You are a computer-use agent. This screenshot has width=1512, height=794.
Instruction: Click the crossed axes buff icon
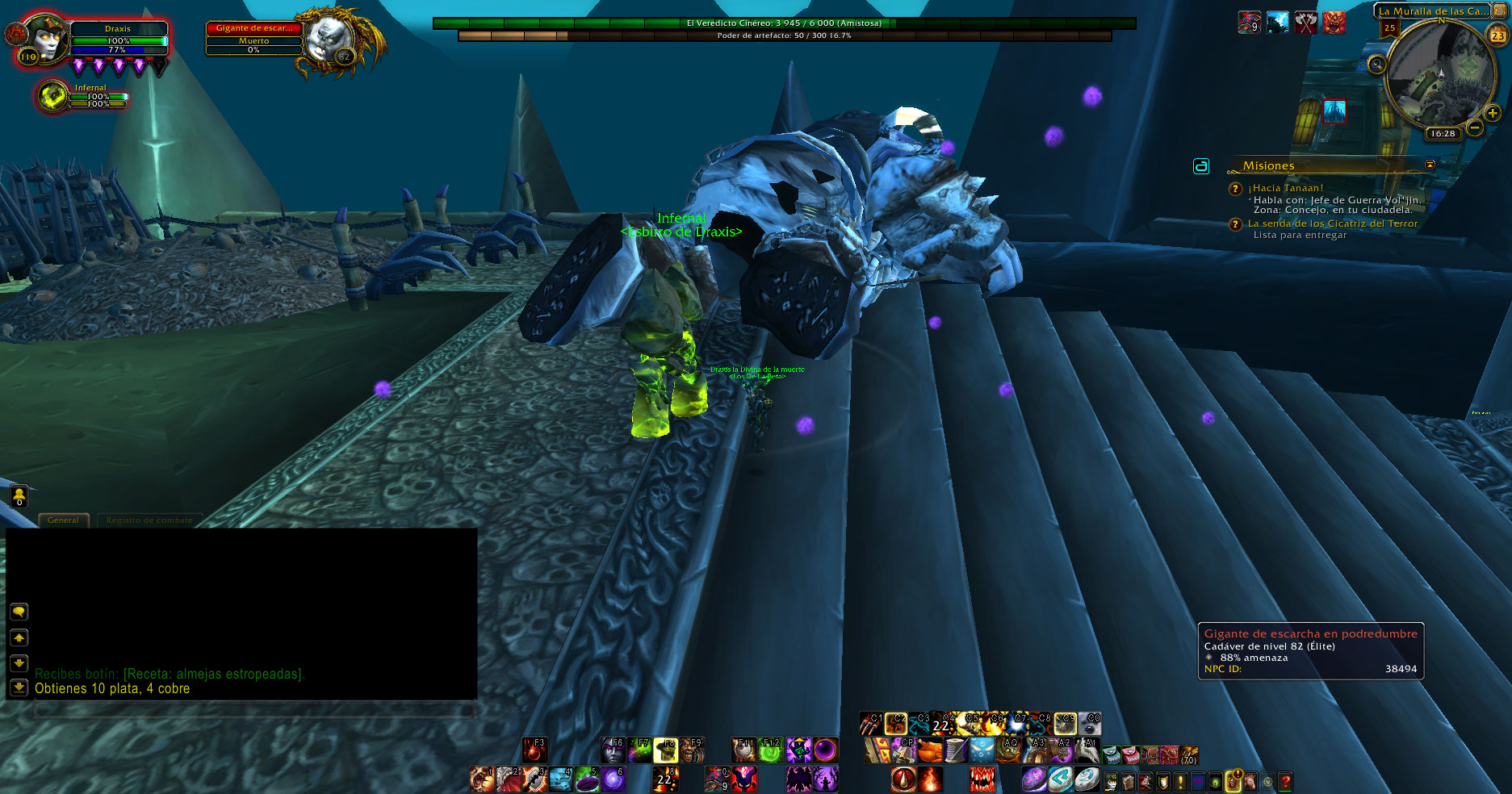(x=1305, y=23)
